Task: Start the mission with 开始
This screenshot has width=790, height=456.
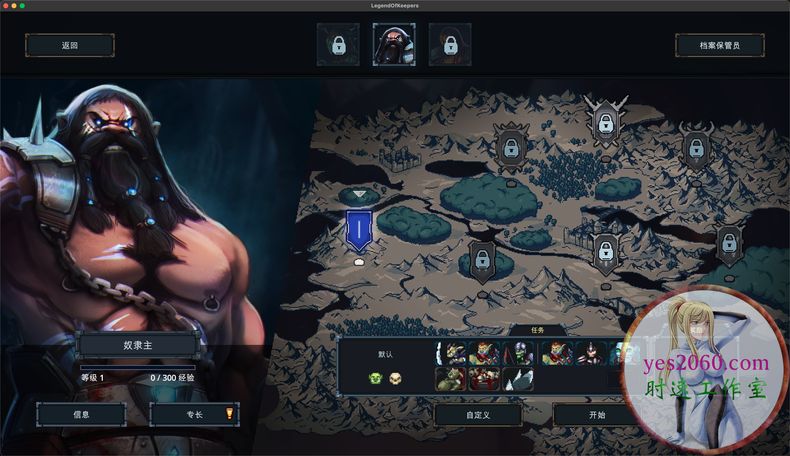Action: point(596,414)
